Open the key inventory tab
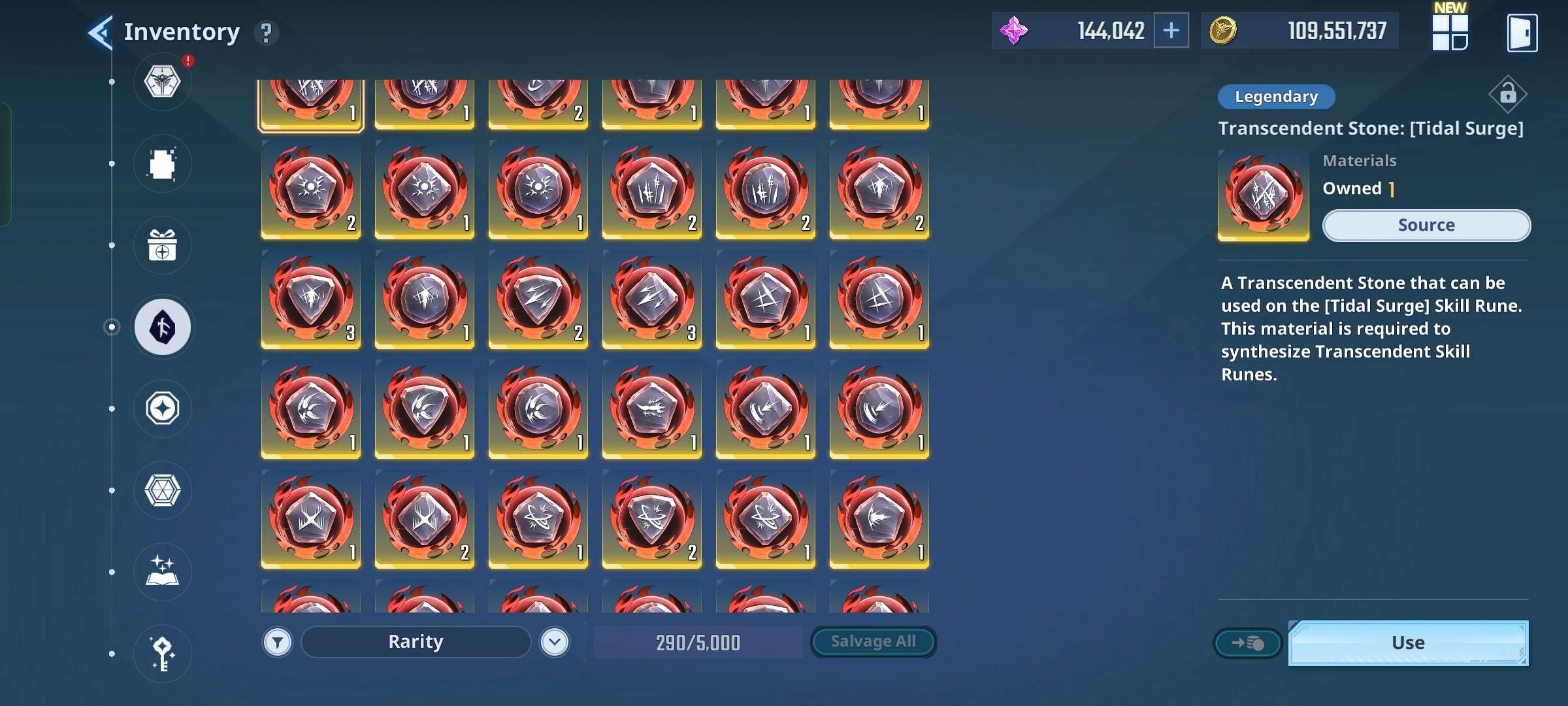1568x706 pixels. [x=162, y=653]
